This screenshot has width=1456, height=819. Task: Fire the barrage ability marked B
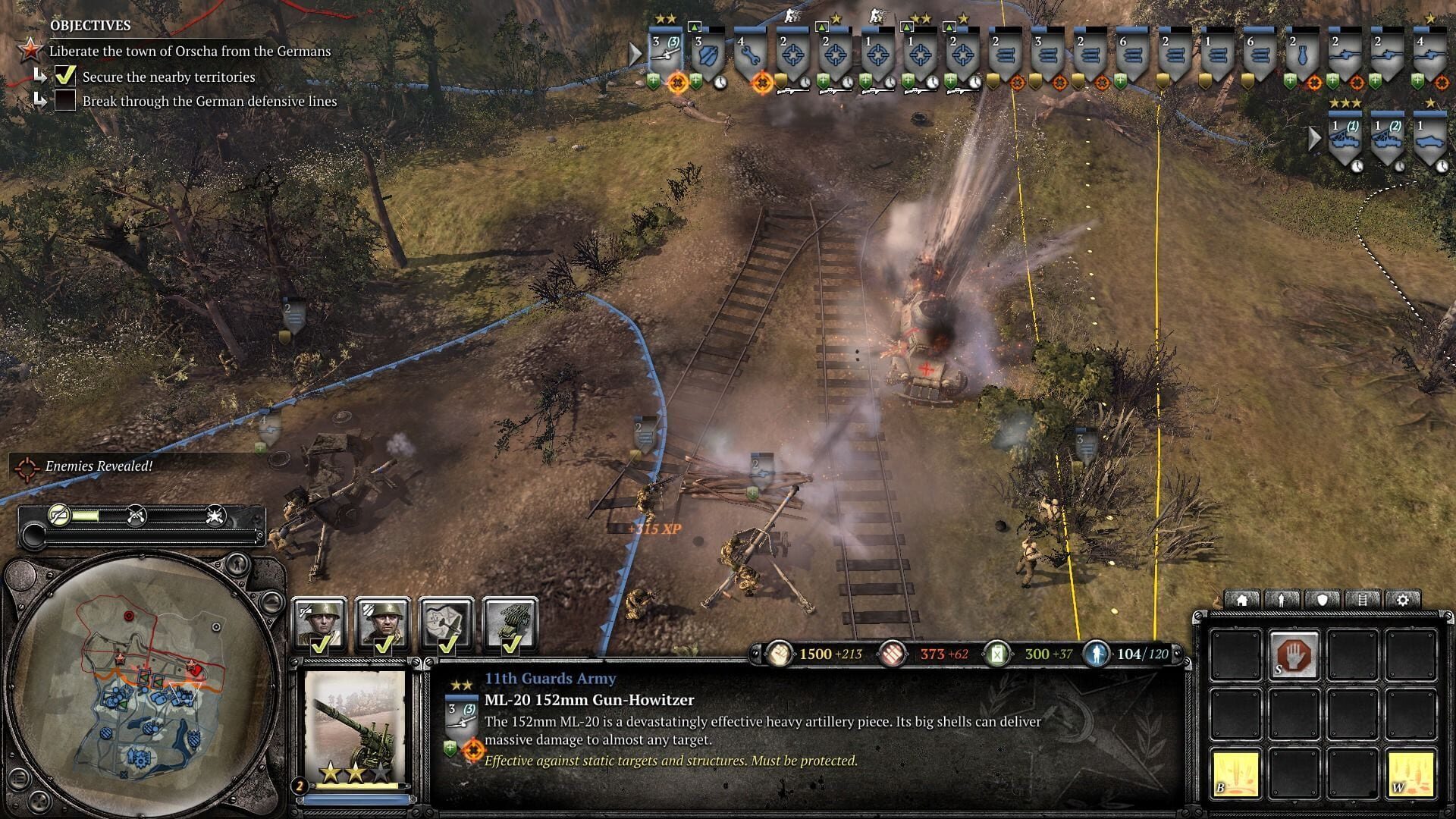tap(1235, 773)
